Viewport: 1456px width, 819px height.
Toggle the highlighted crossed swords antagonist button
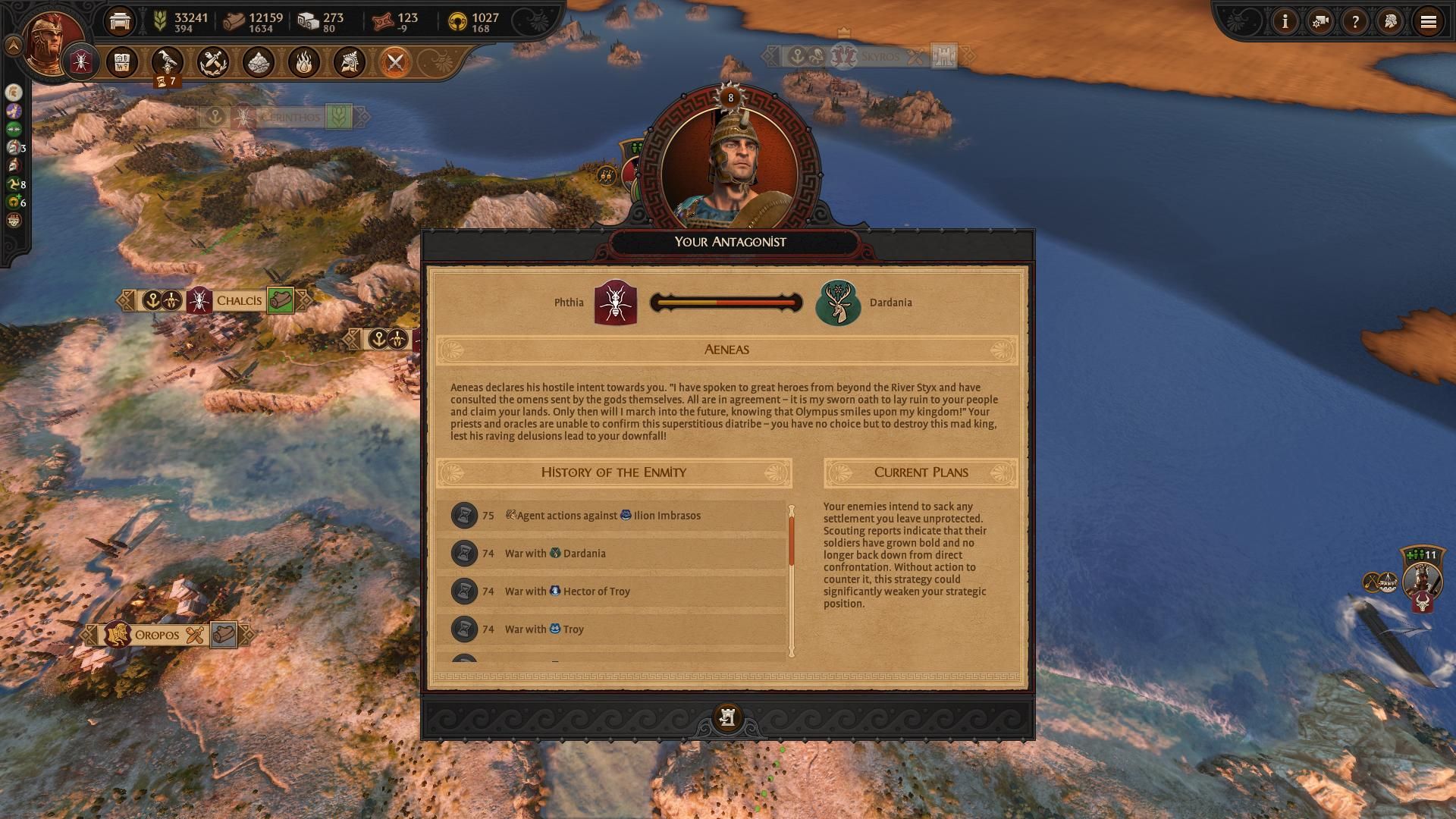[395, 62]
